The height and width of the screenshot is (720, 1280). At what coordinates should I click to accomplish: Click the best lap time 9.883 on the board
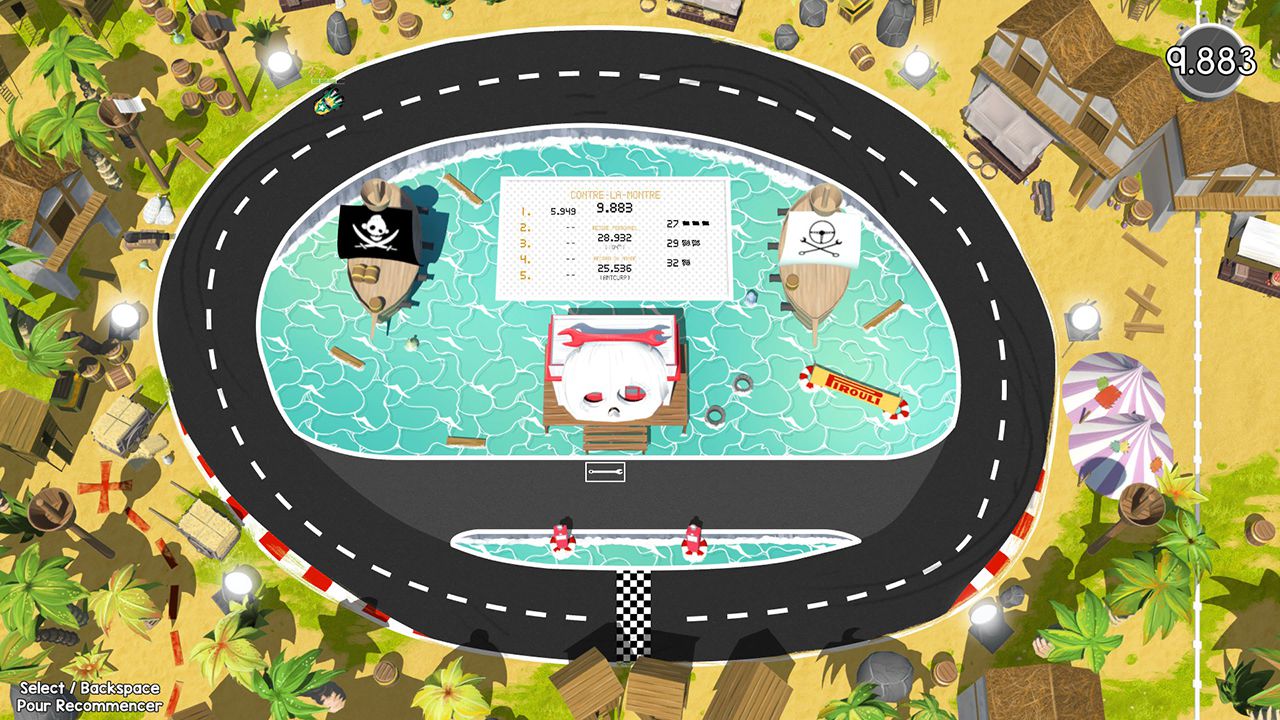pyautogui.click(x=614, y=208)
